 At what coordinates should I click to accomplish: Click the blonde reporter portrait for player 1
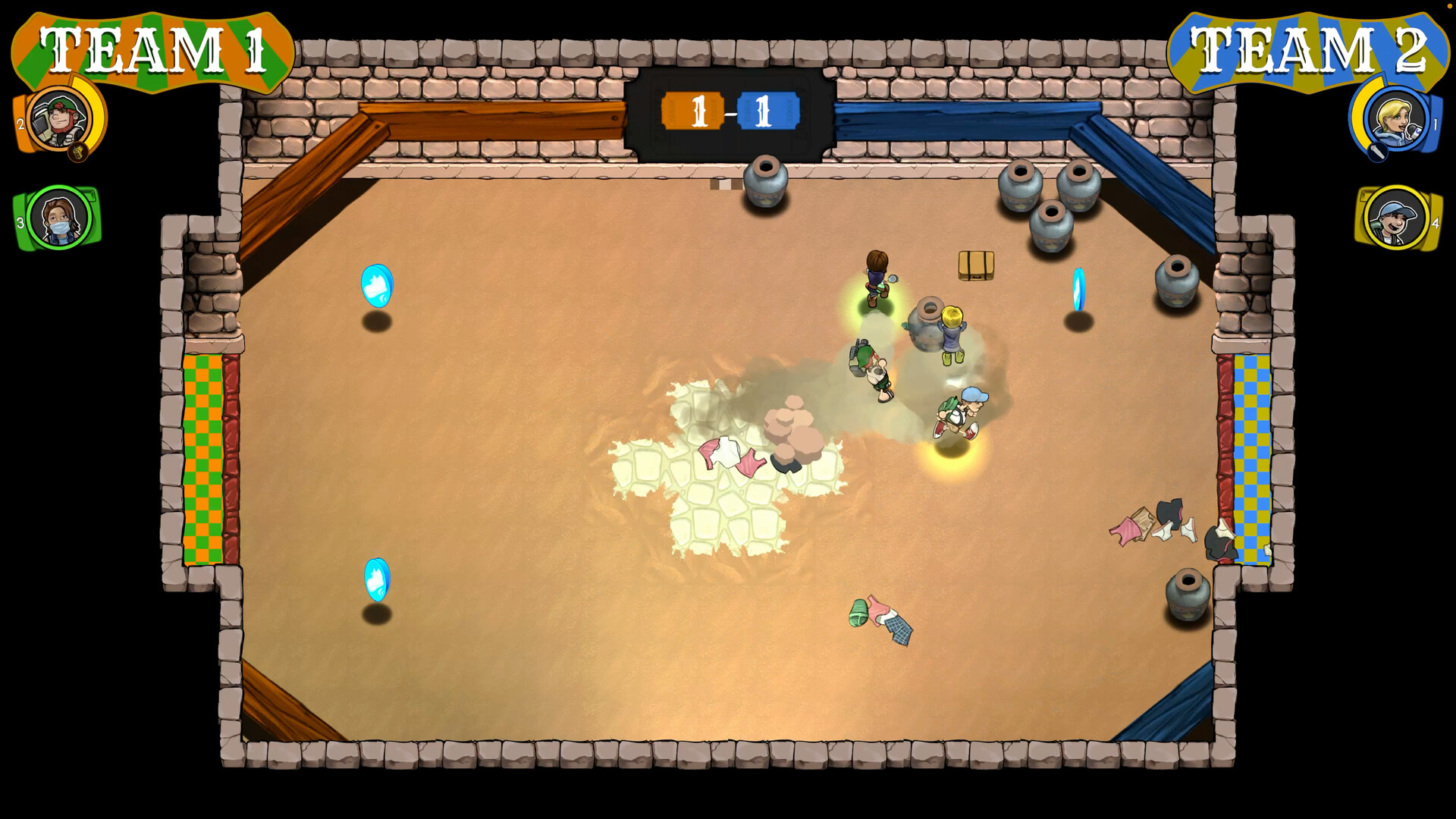[1395, 119]
